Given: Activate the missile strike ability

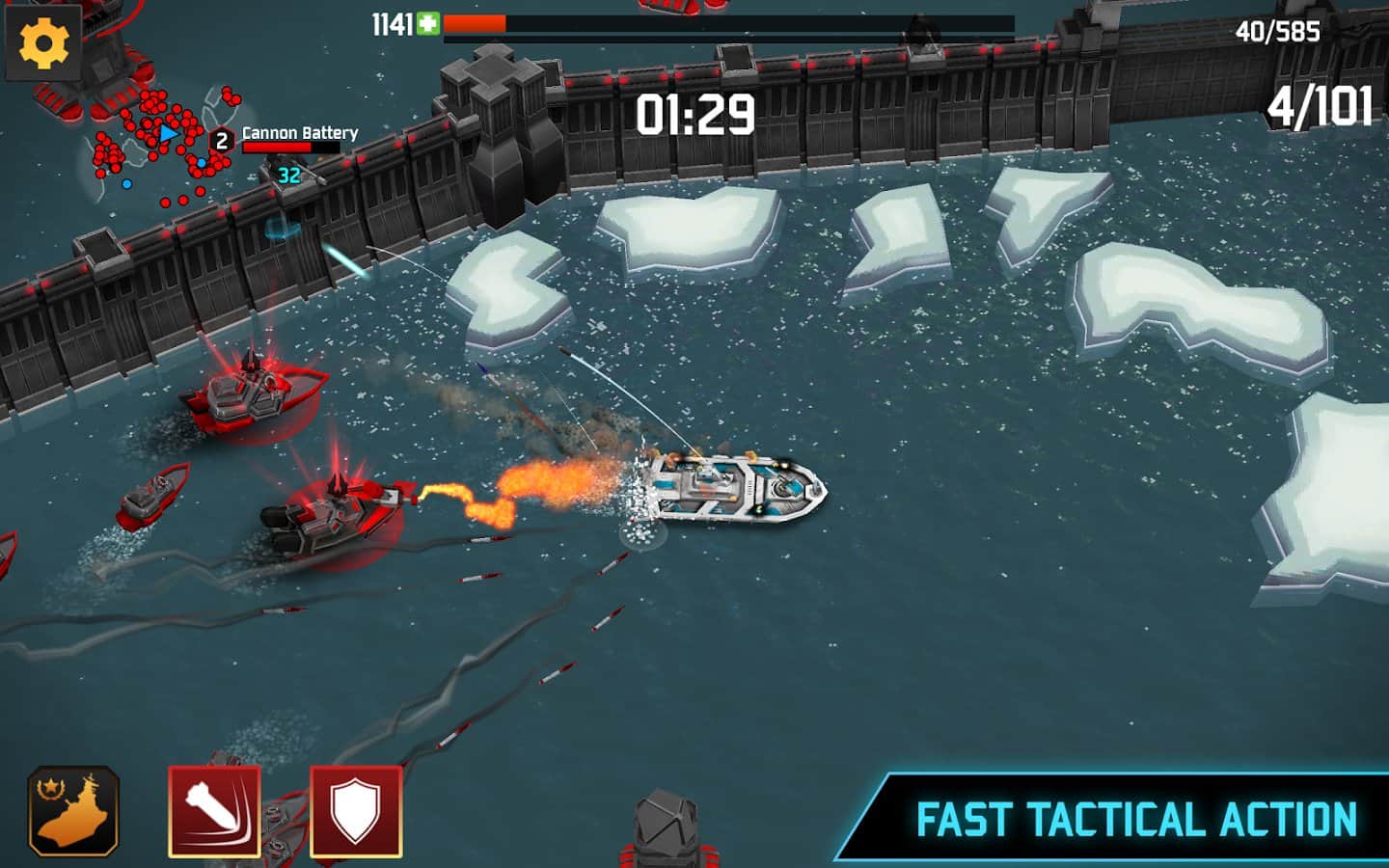Looking at the screenshot, I should point(214,811).
